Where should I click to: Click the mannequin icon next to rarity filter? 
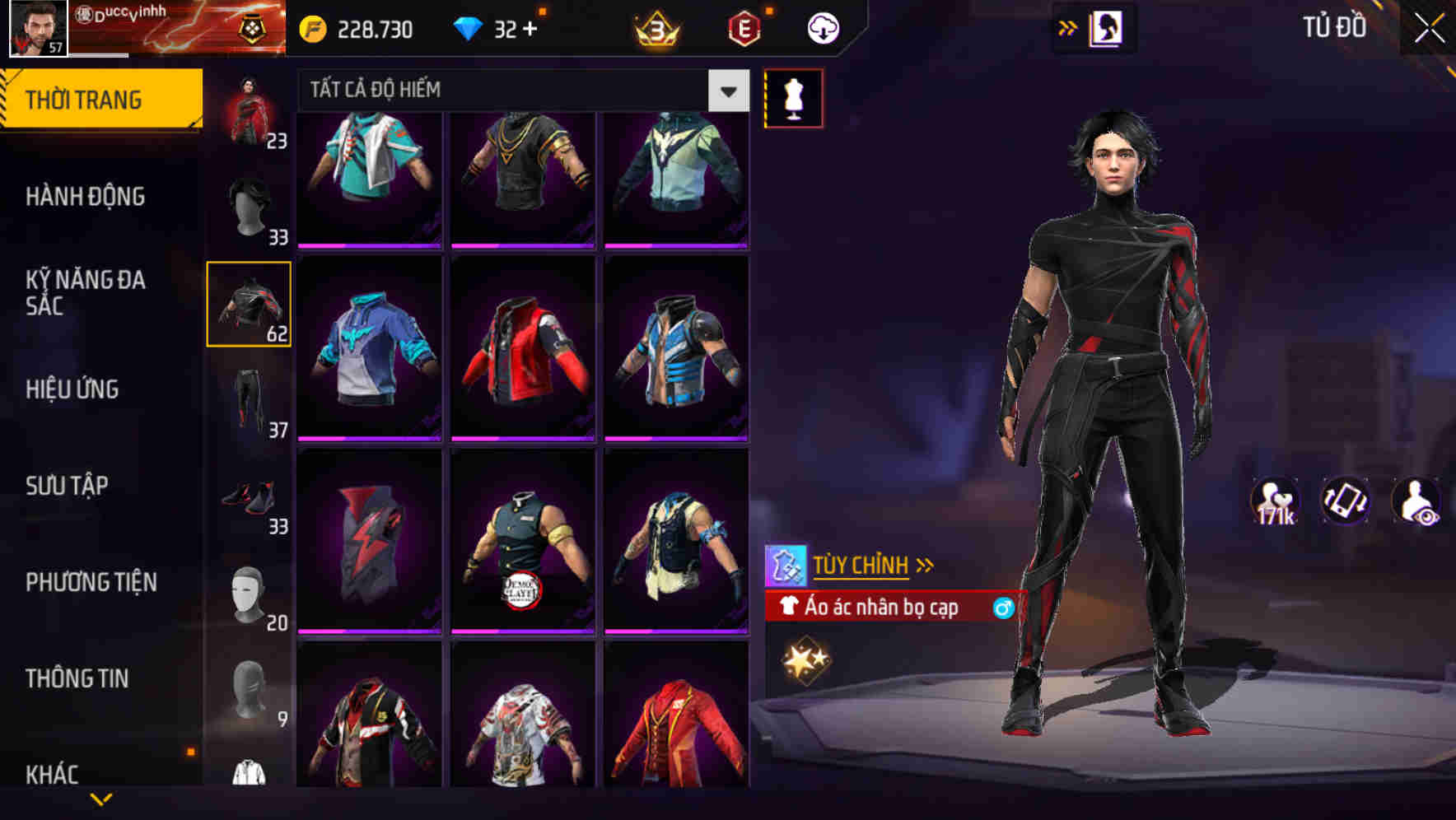click(793, 97)
